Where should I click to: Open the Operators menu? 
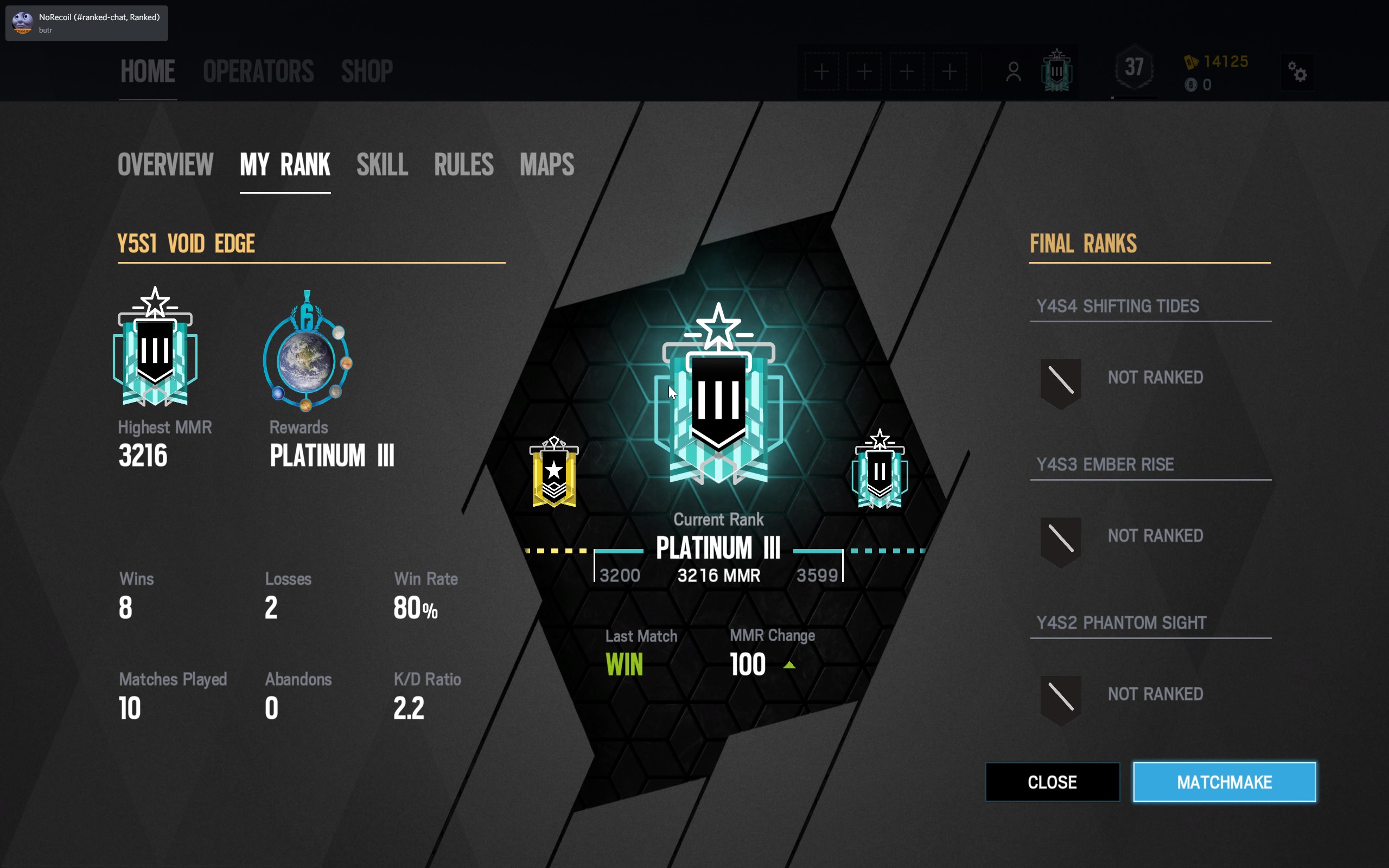(258, 72)
